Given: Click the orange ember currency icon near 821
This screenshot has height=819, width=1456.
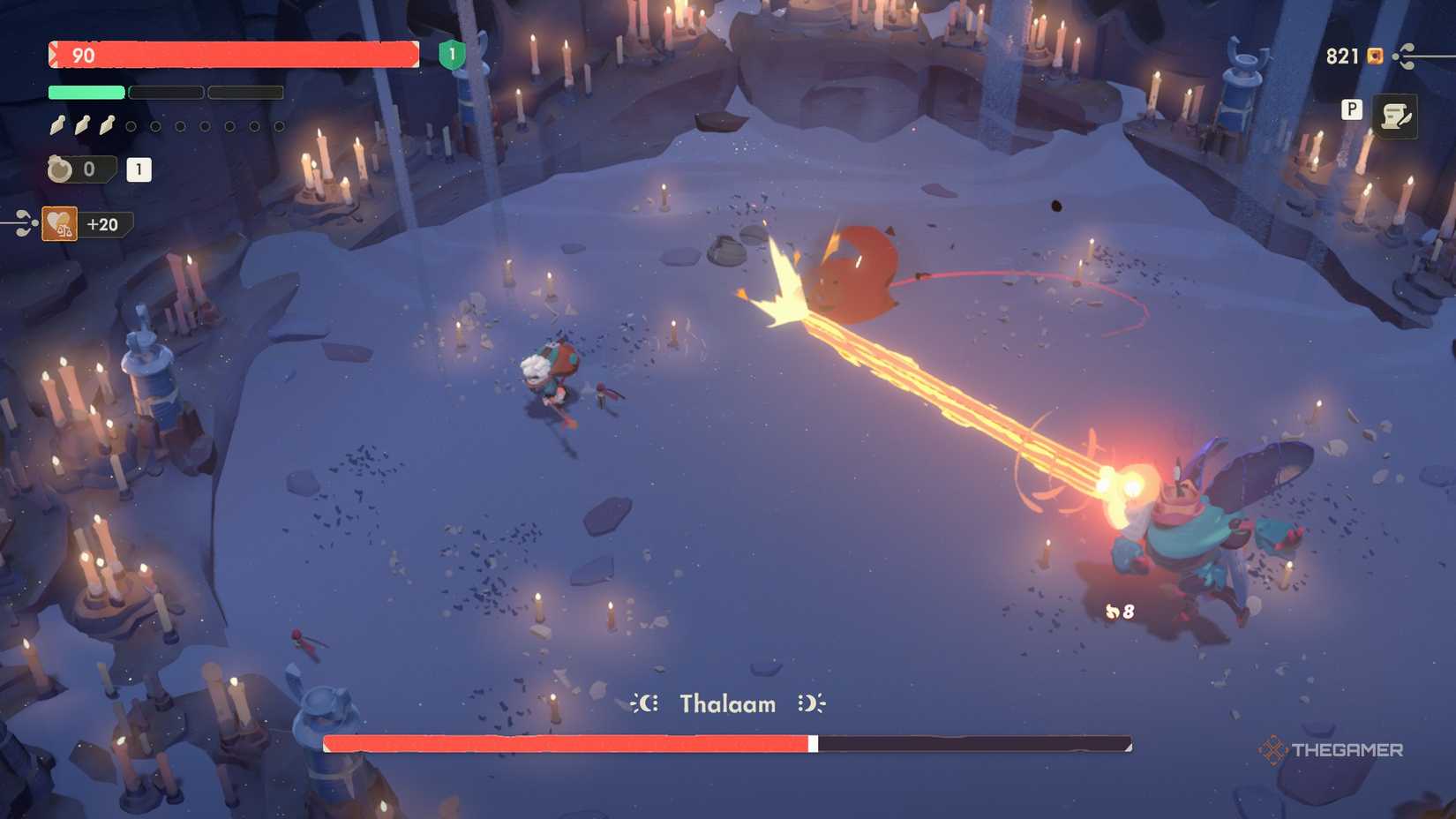Looking at the screenshot, I should point(1374,56).
